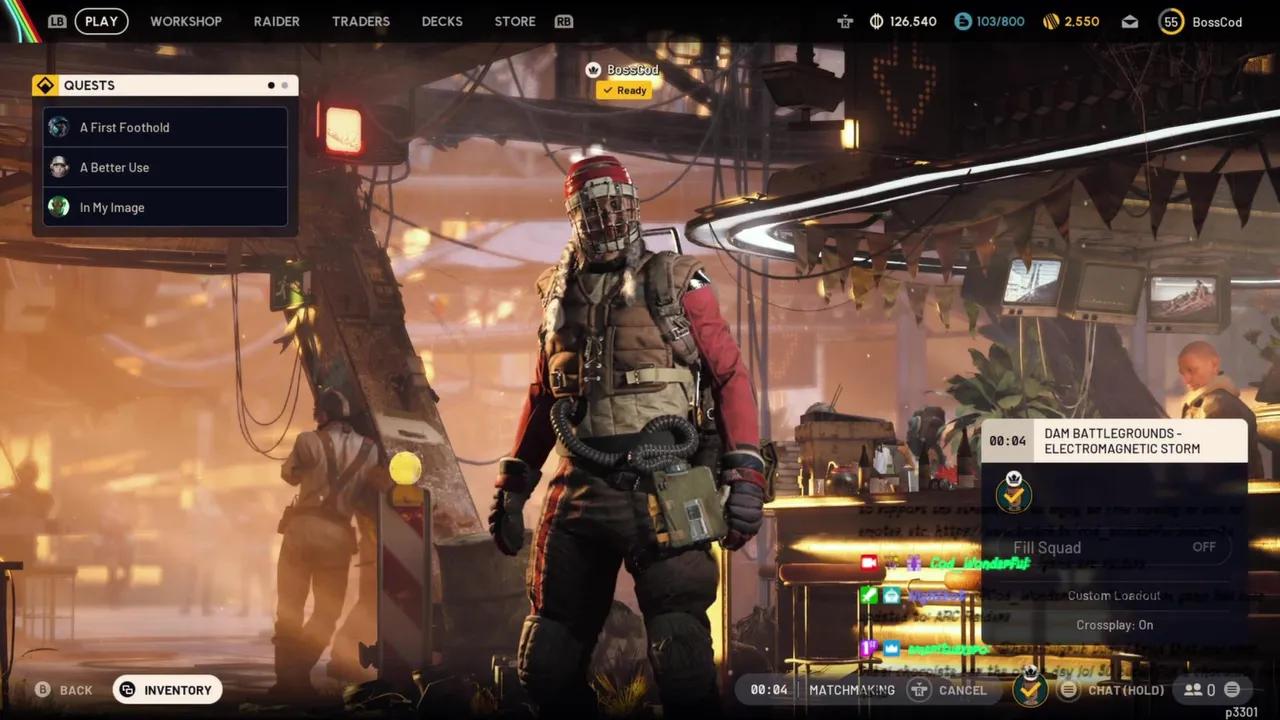This screenshot has width=1280, height=720.
Task: Click the yellow marker icon on QUESTS header
Action: (x=45, y=85)
